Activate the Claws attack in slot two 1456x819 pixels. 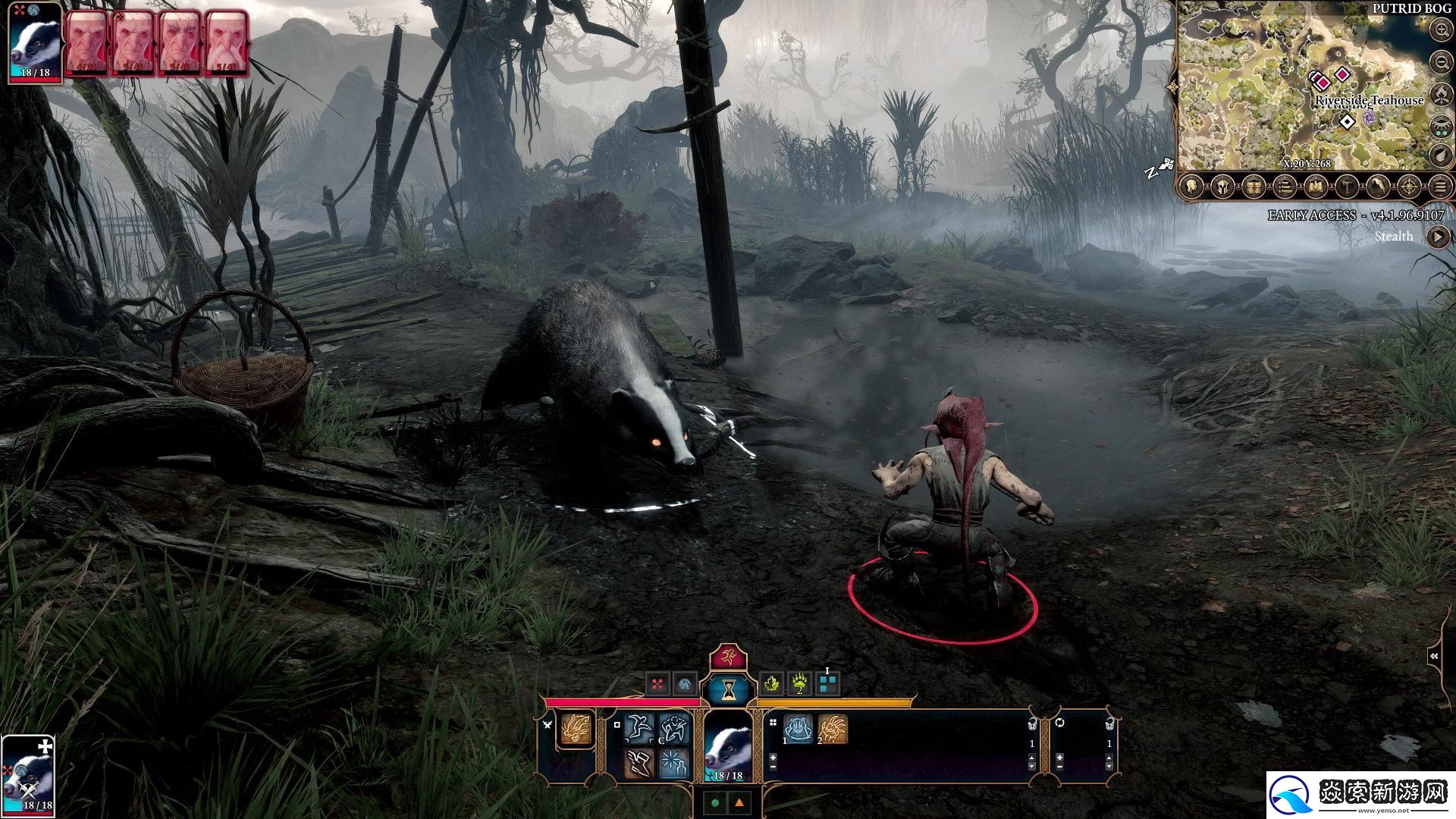833,730
